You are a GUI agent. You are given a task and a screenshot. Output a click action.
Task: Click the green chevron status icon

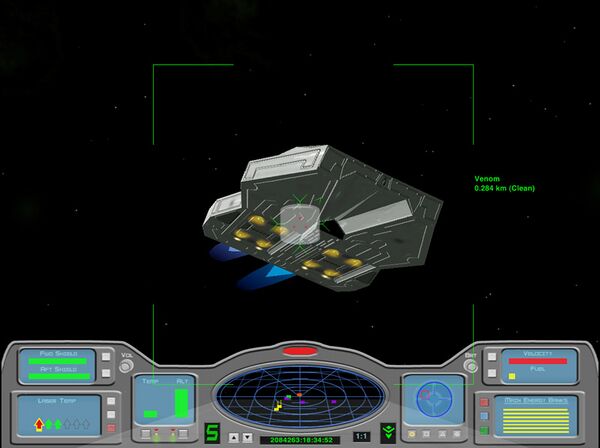point(388,433)
